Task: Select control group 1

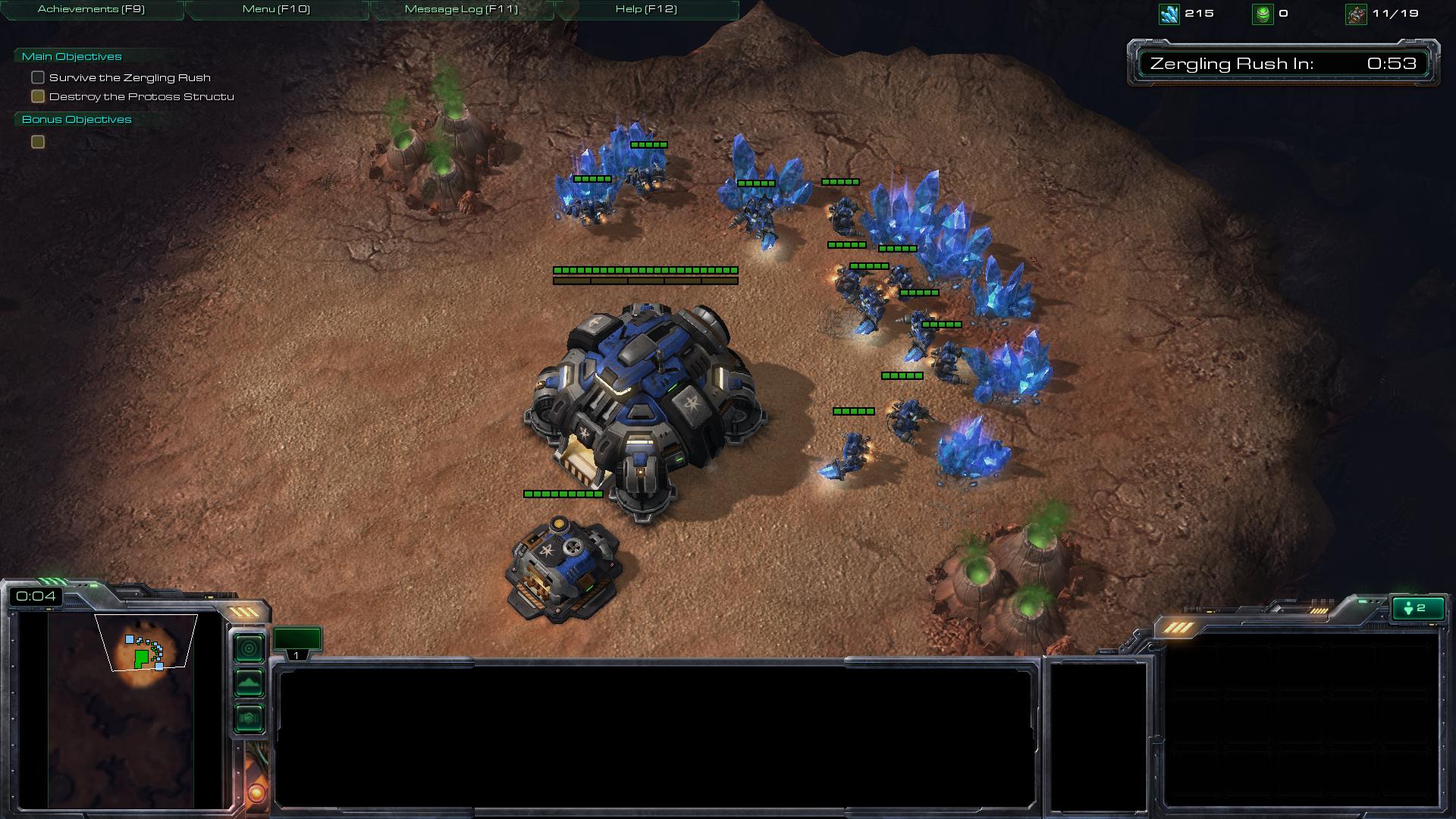Action: [x=297, y=642]
